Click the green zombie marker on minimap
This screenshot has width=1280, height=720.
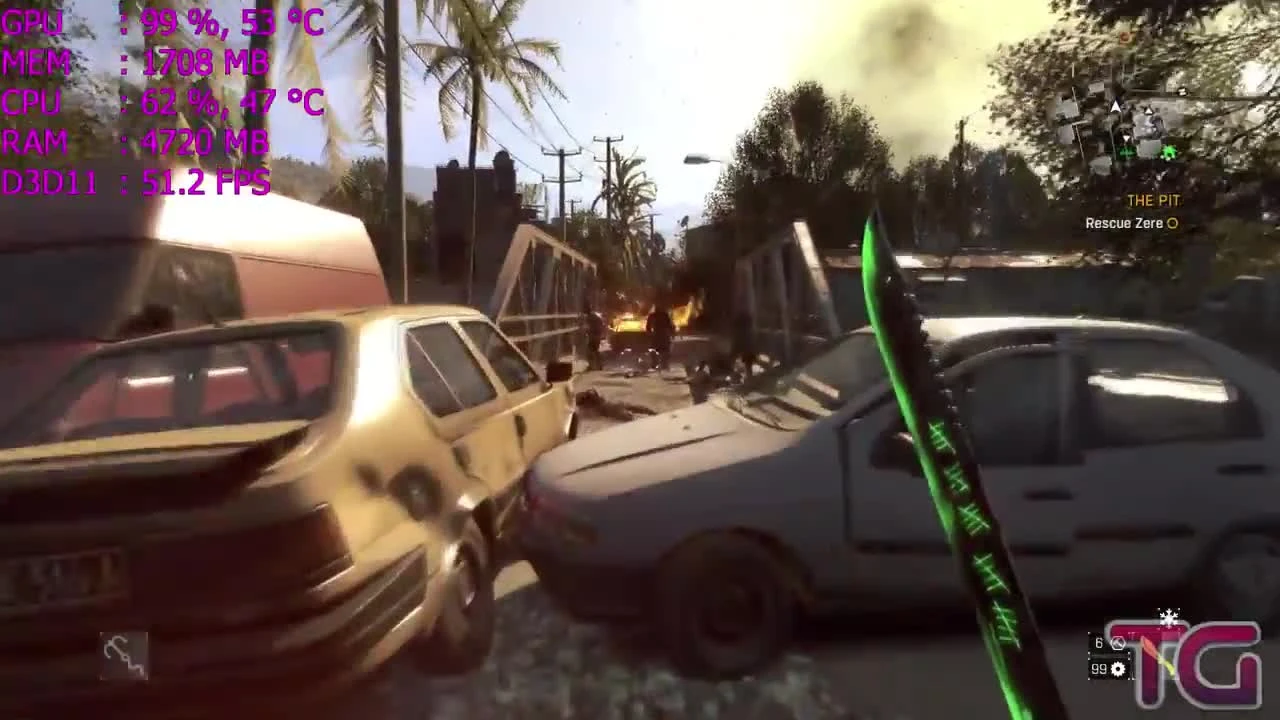(x=1170, y=152)
